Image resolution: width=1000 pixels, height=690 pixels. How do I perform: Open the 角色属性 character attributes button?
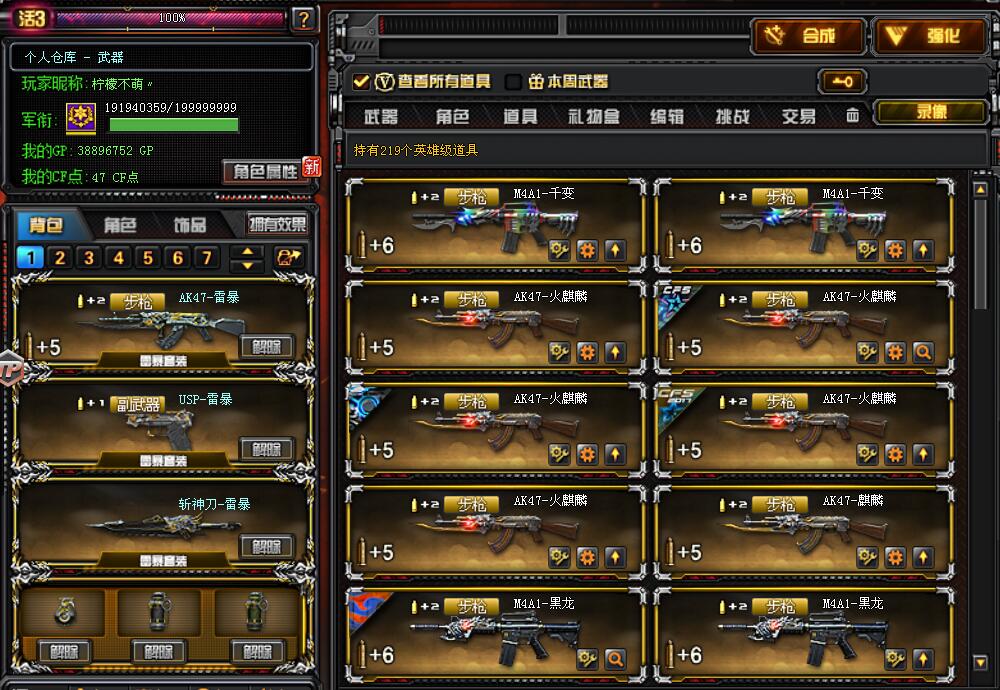[x=265, y=171]
